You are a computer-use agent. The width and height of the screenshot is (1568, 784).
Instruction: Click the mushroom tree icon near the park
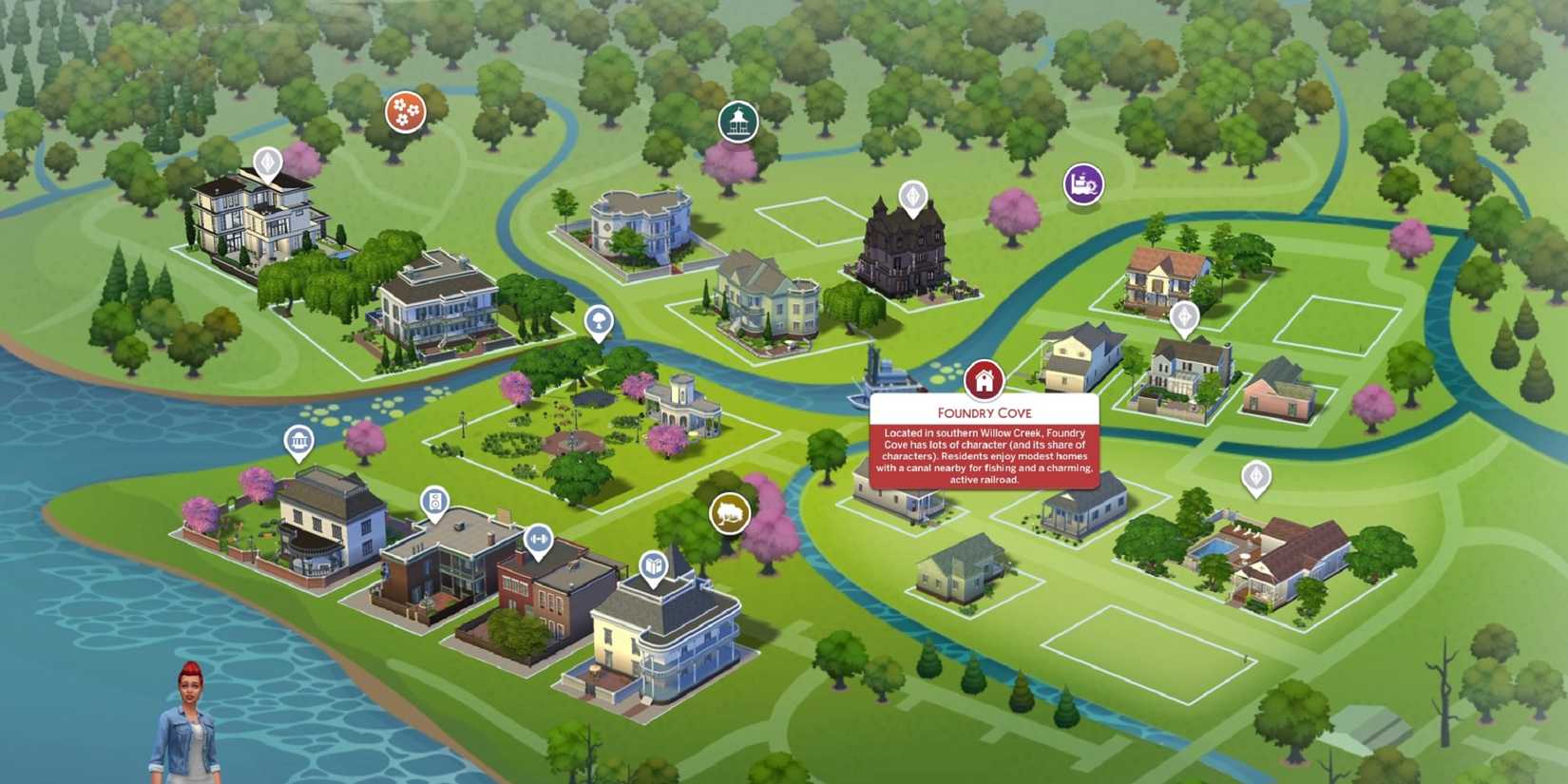pos(597,322)
